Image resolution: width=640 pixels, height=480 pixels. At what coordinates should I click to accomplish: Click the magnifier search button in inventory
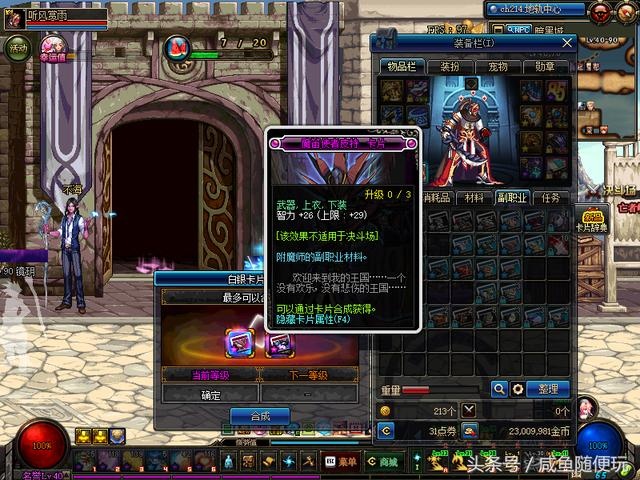(x=499, y=389)
